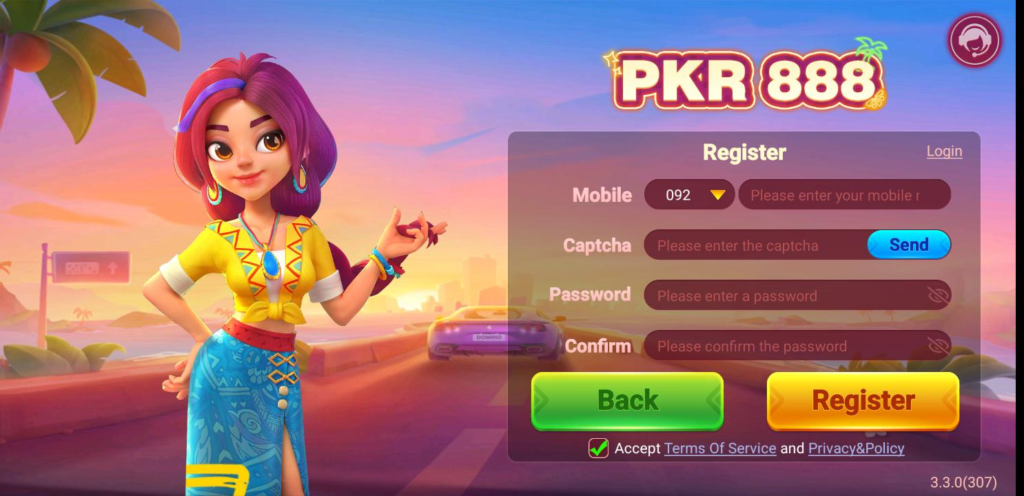Screen dimensions: 1024x496
Task: Show the hidden Password text
Action: point(937,295)
